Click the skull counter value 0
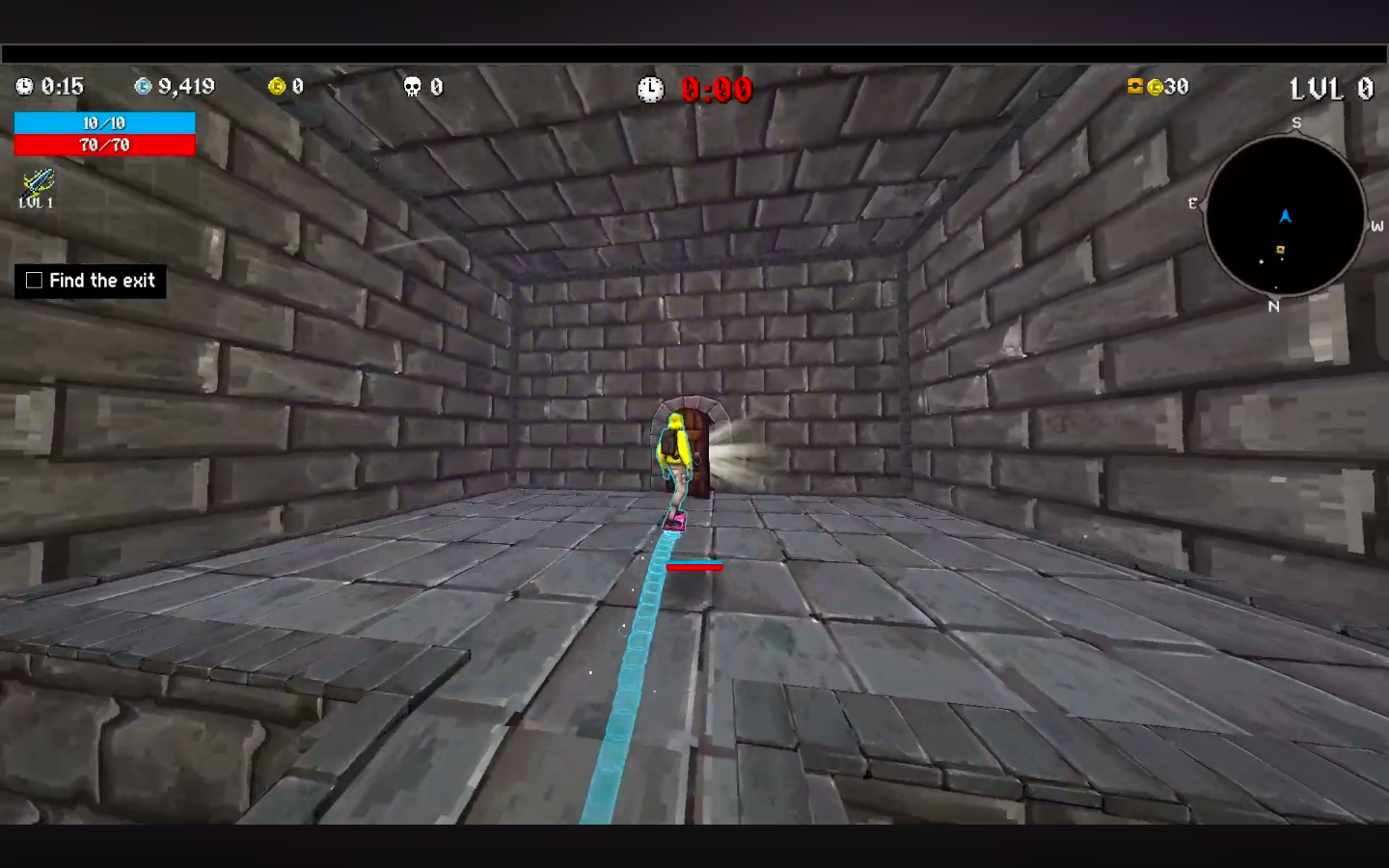The width and height of the screenshot is (1389, 868). pyautogui.click(x=436, y=87)
